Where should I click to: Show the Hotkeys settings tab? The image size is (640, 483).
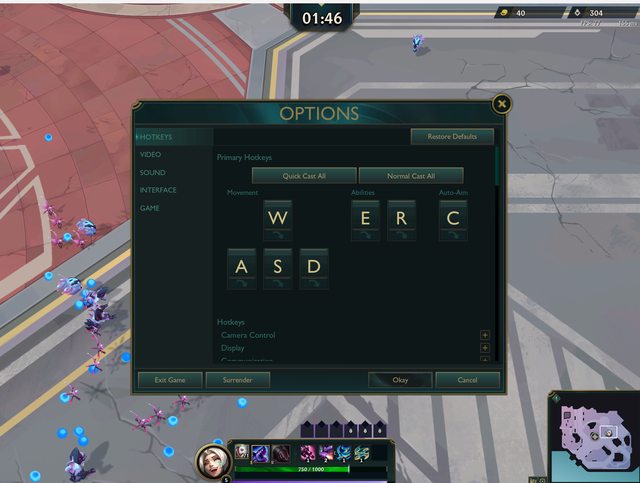pyautogui.click(x=156, y=137)
